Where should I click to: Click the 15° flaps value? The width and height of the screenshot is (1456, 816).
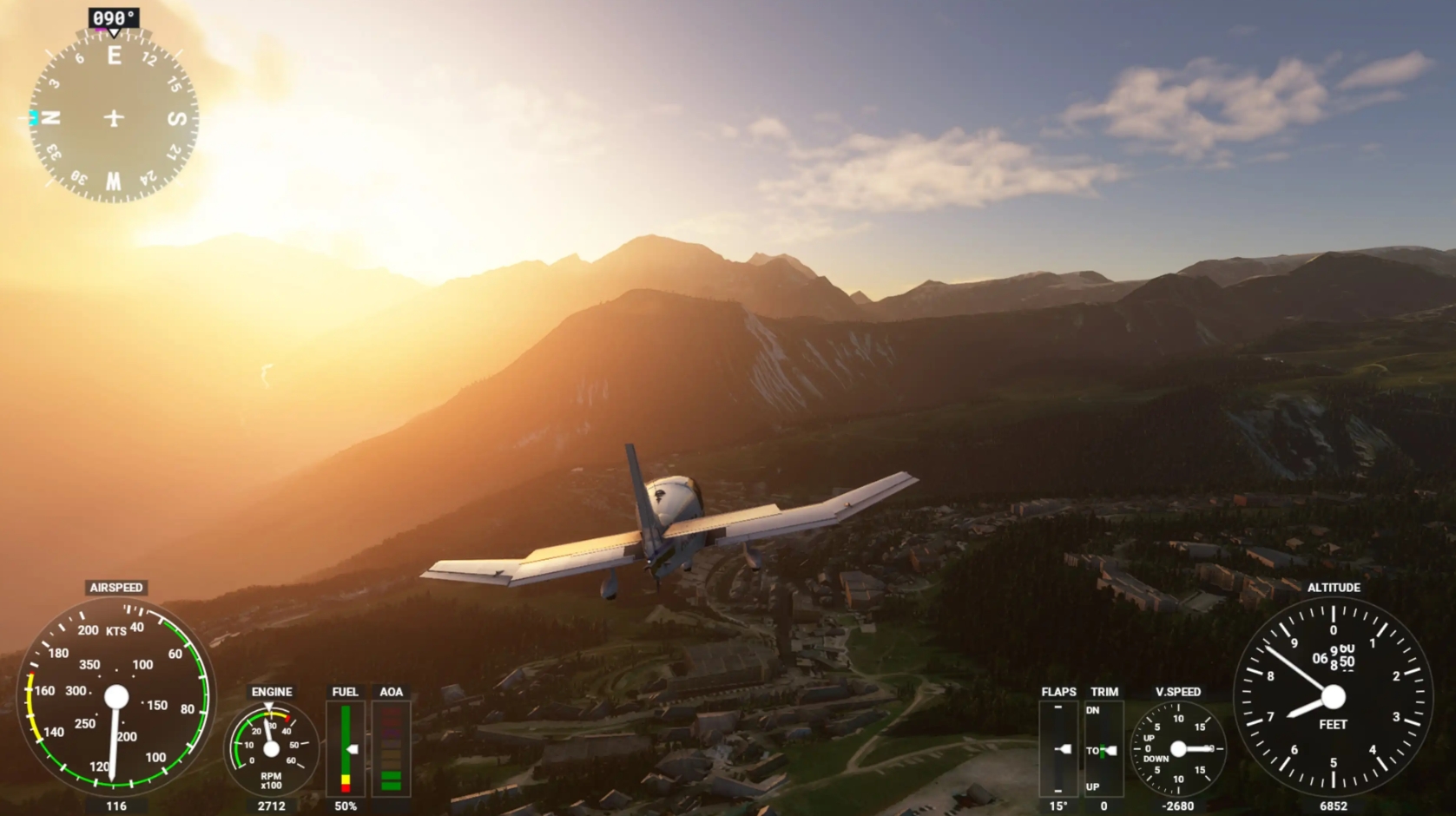click(x=1058, y=805)
